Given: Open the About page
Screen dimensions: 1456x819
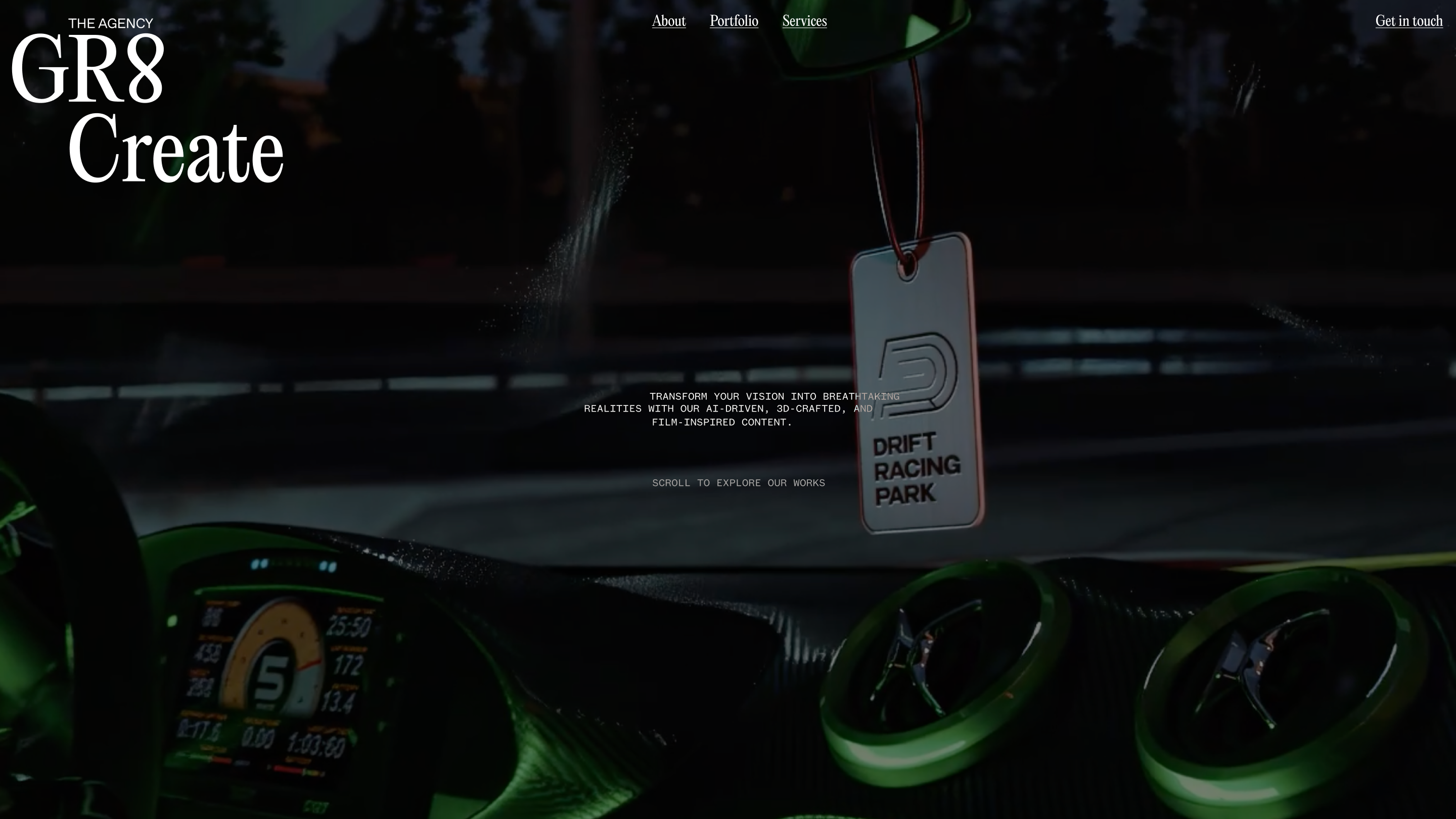Looking at the screenshot, I should click(x=669, y=21).
